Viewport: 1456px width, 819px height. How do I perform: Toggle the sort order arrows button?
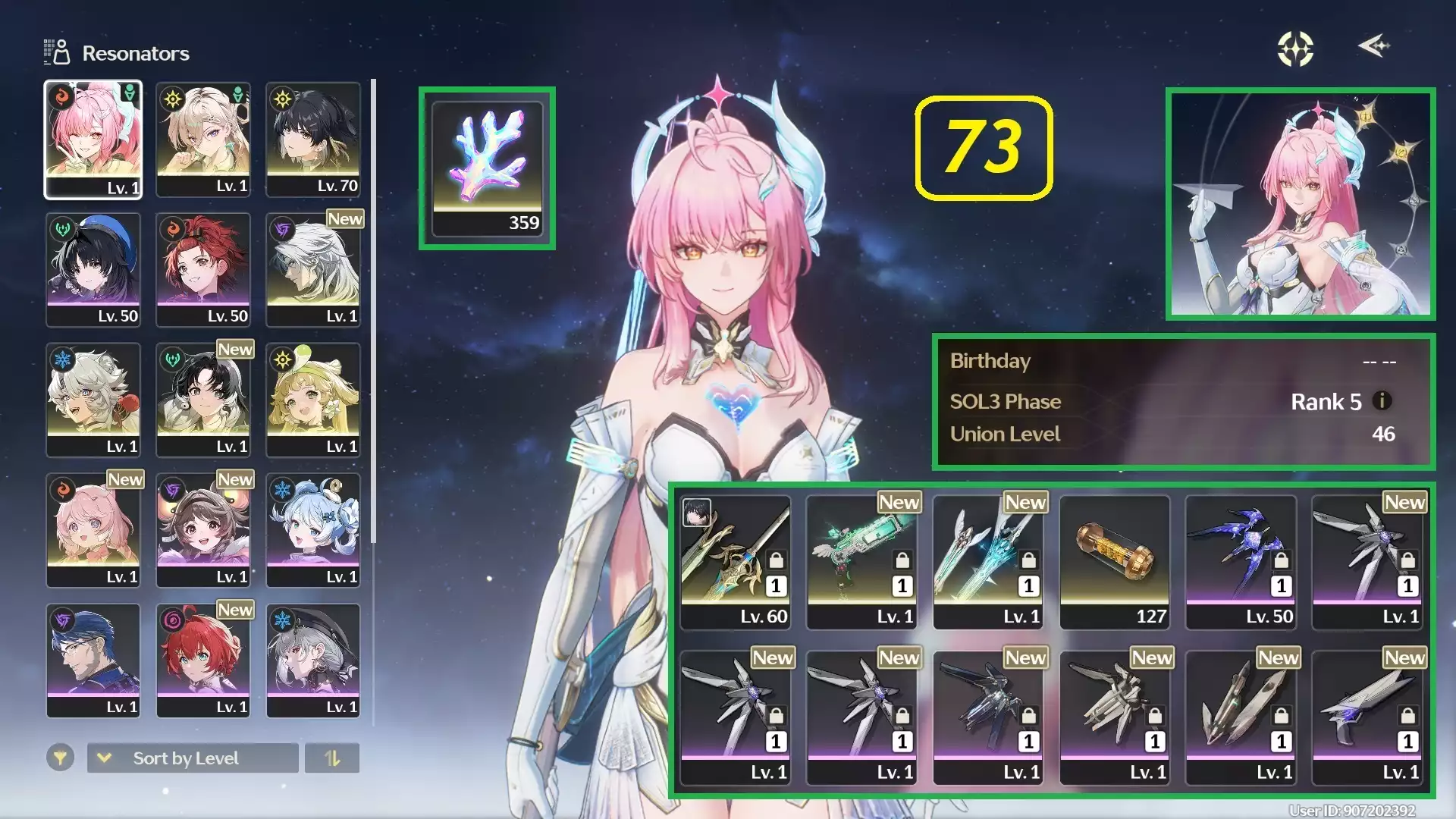tap(332, 758)
